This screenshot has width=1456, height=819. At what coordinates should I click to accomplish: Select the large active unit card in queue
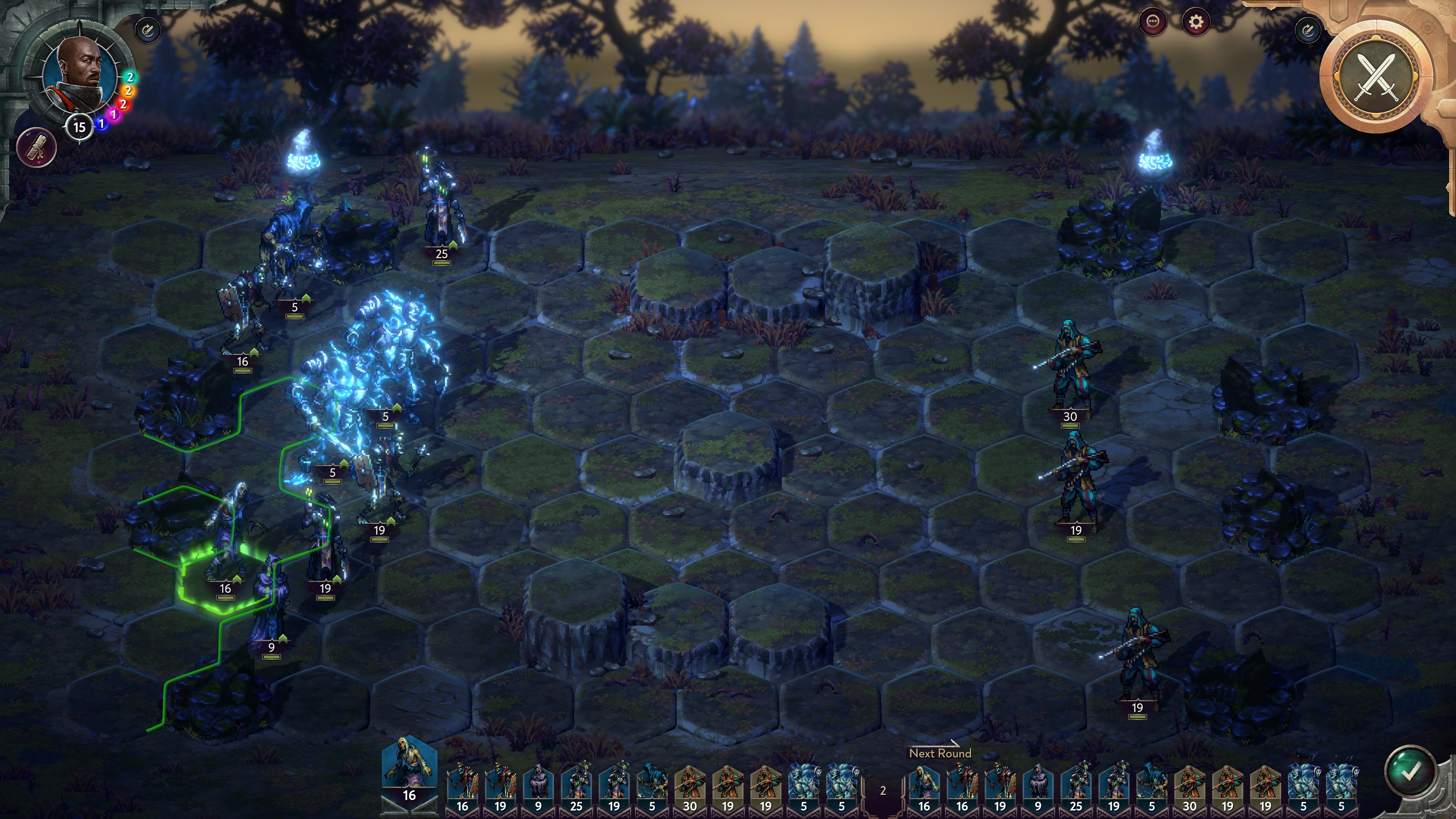point(409,769)
